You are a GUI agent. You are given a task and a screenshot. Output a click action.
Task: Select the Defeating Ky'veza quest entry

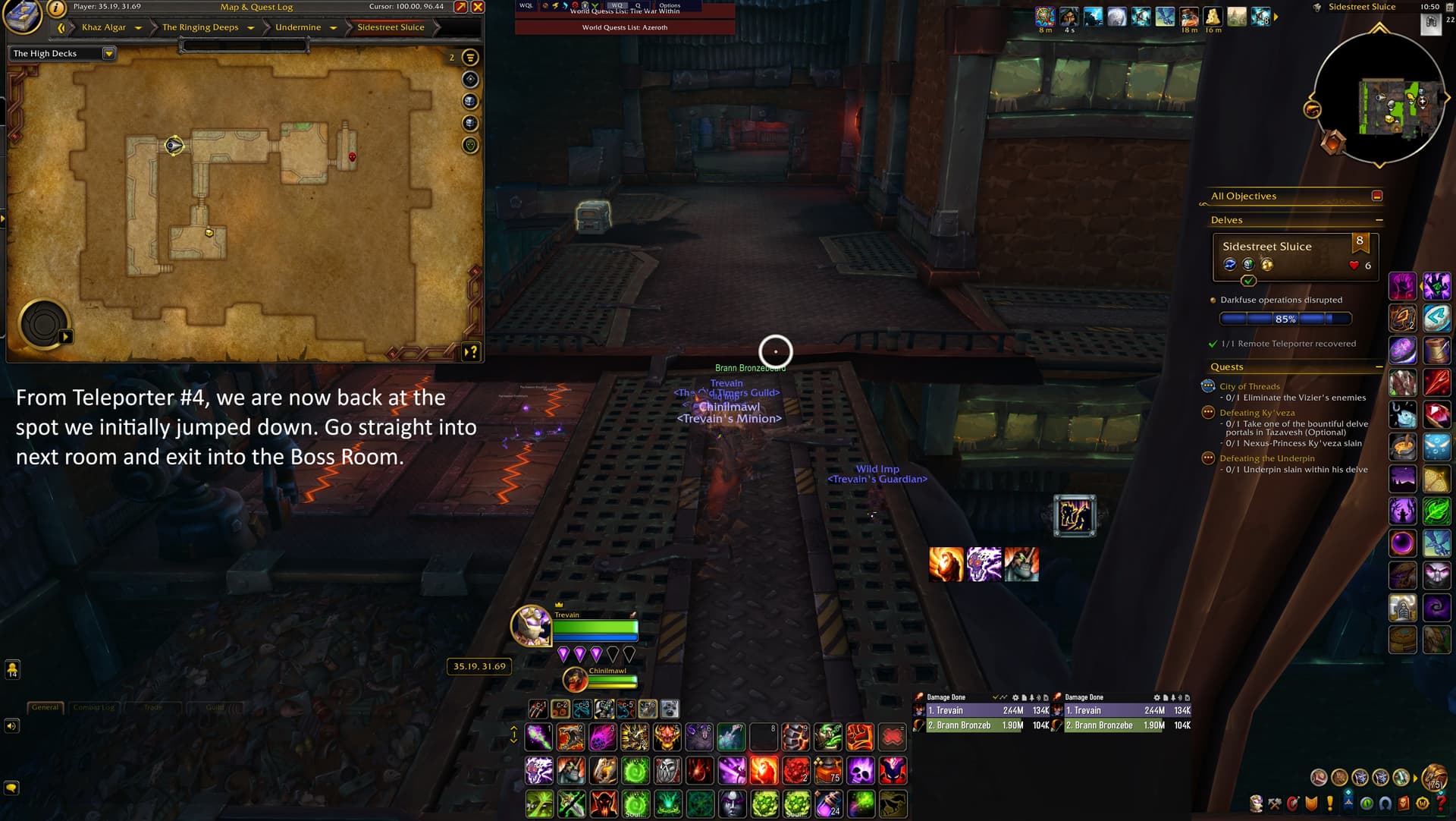(x=1257, y=413)
